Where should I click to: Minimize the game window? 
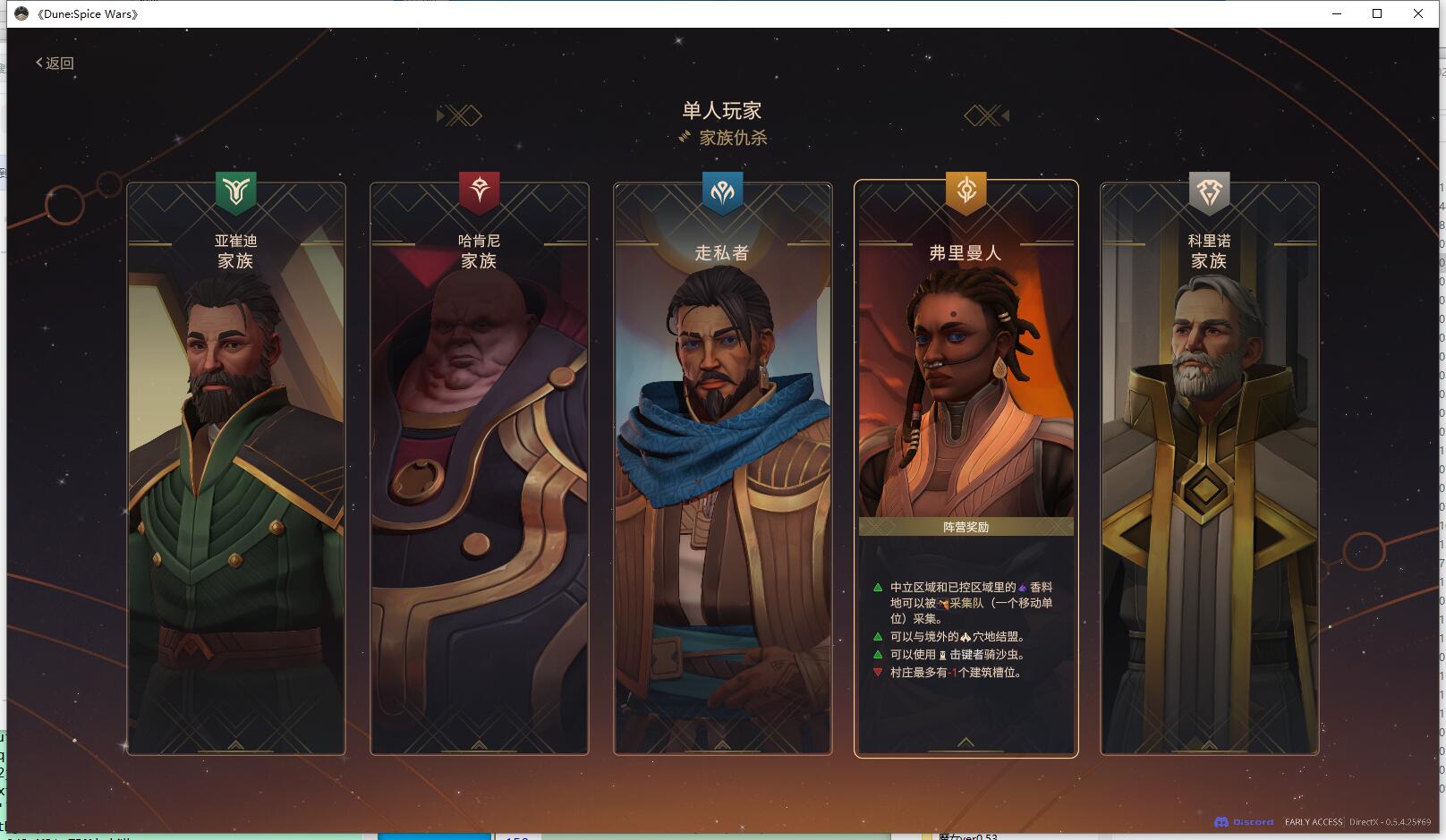[1338, 13]
